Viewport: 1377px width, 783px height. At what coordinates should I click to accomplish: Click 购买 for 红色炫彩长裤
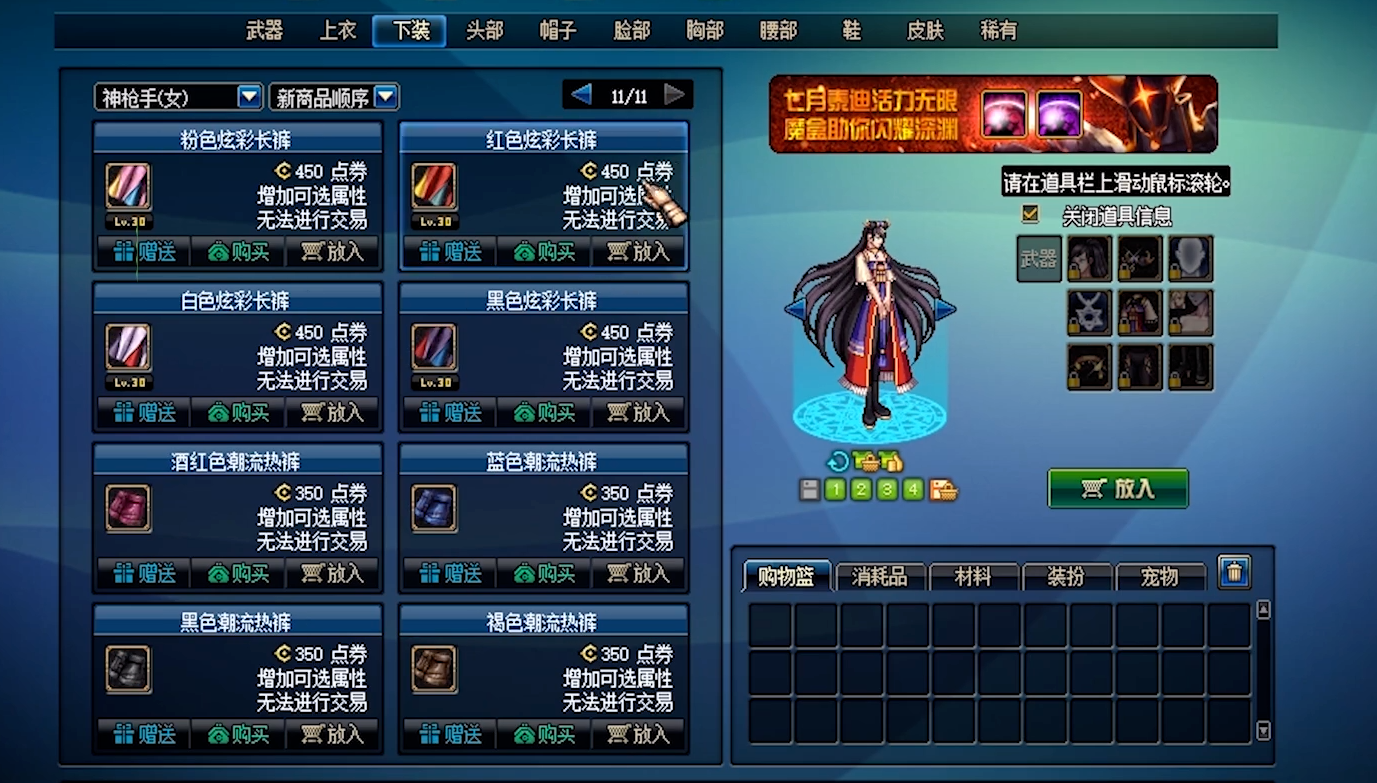(544, 252)
